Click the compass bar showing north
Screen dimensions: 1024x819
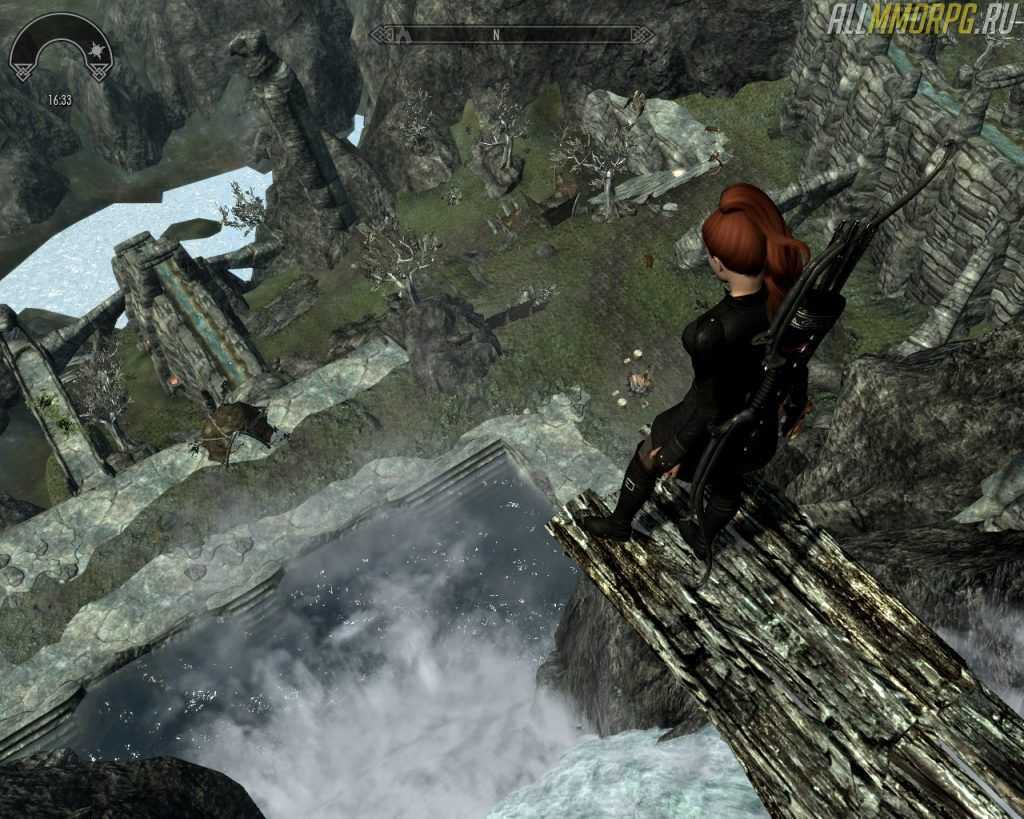pos(512,35)
